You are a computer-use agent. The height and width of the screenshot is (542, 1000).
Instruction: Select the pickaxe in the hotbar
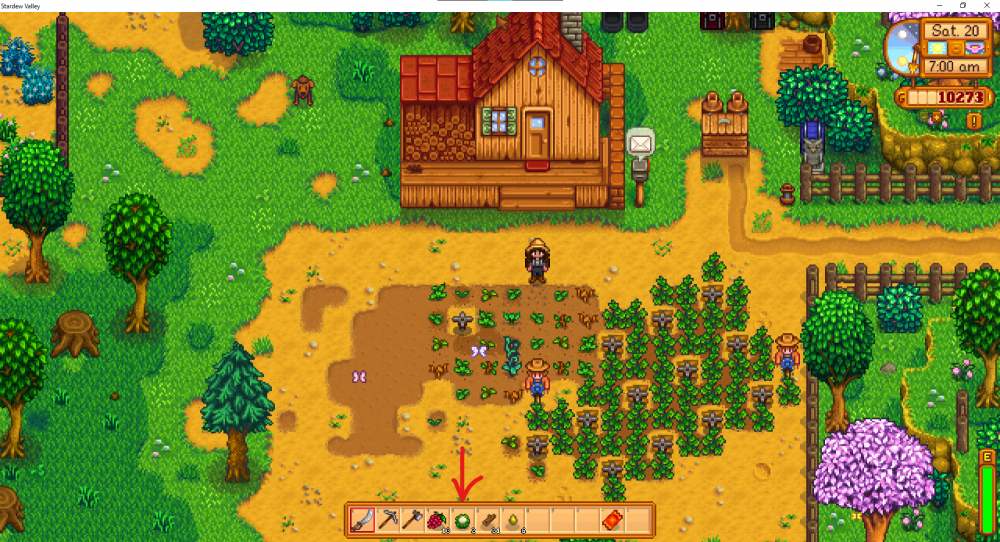coord(387,520)
